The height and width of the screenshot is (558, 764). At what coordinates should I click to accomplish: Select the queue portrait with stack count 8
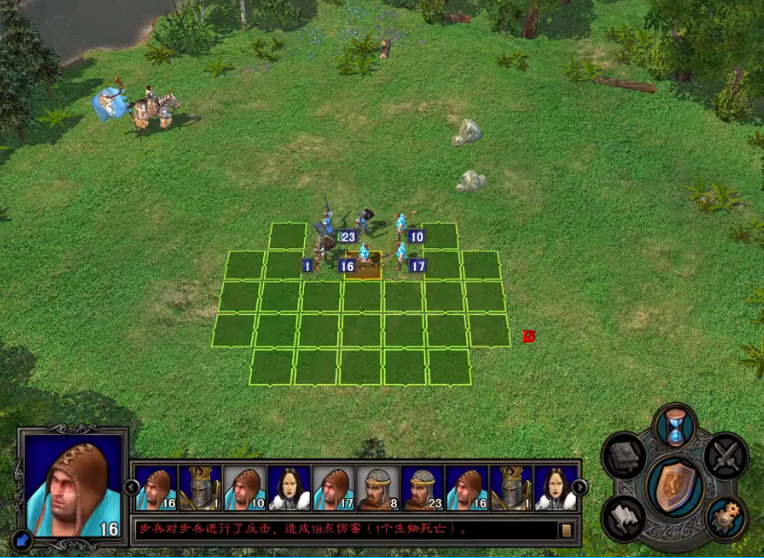(378, 487)
